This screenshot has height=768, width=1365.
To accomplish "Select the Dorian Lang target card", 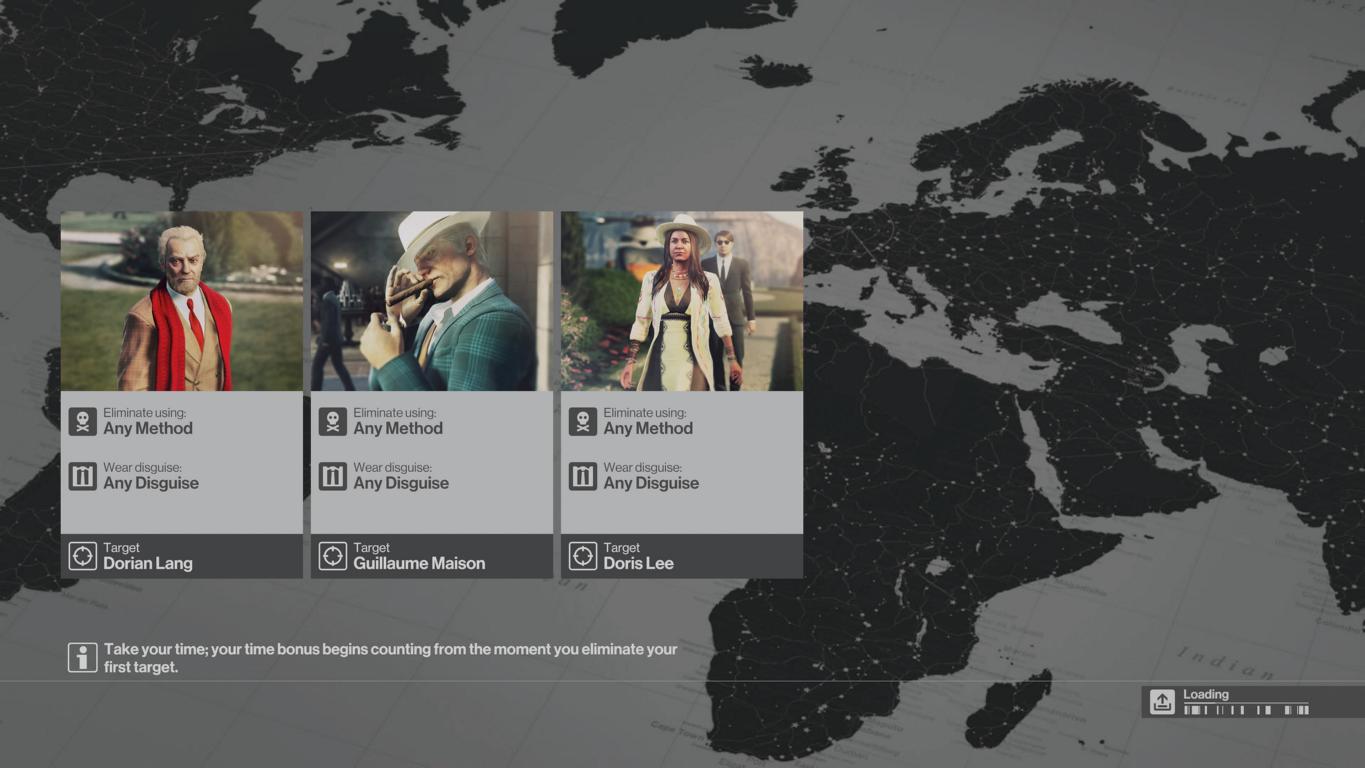I will point(181,394).
